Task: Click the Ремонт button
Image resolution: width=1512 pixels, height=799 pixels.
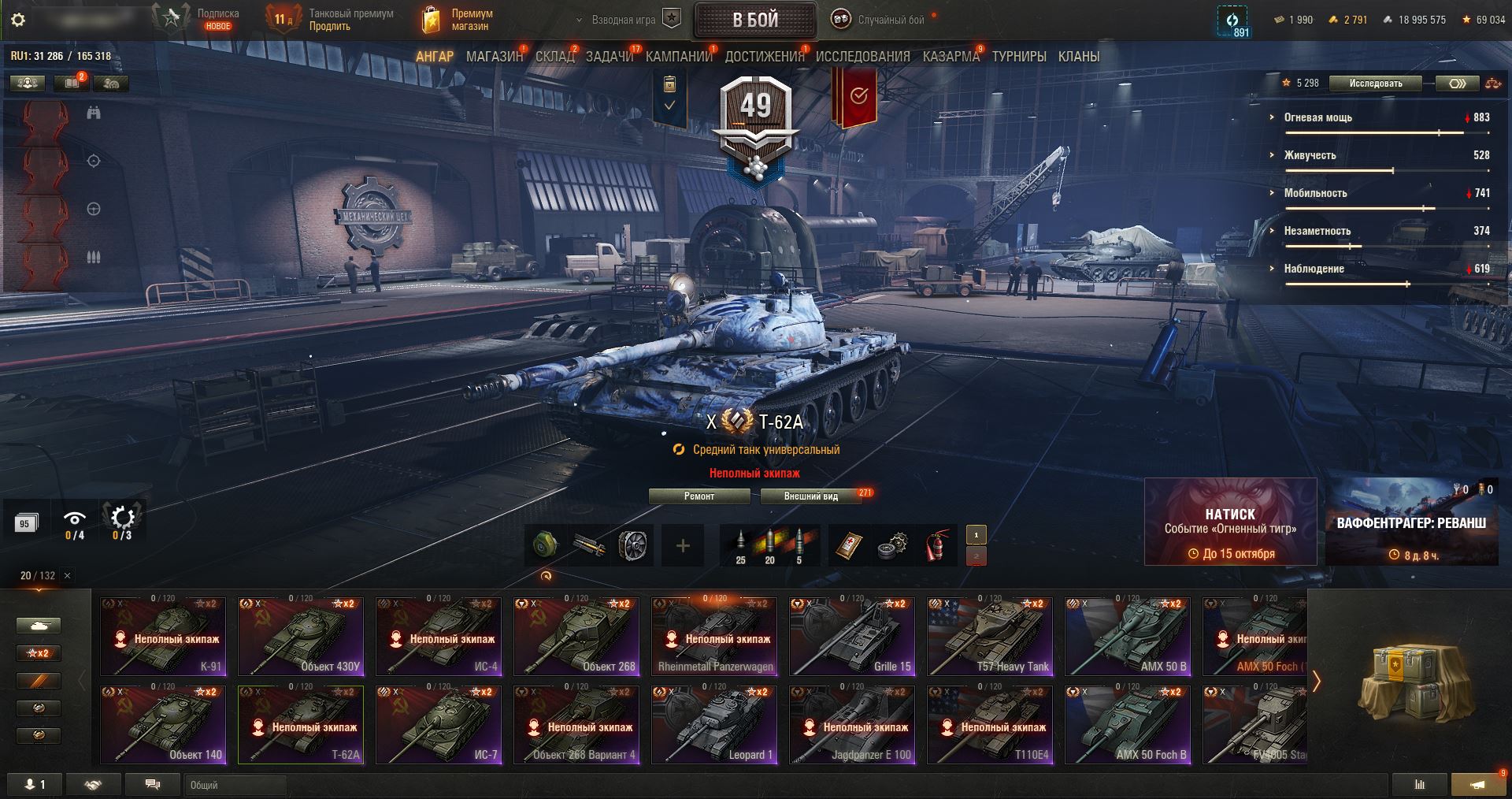Action: [699, 496]
